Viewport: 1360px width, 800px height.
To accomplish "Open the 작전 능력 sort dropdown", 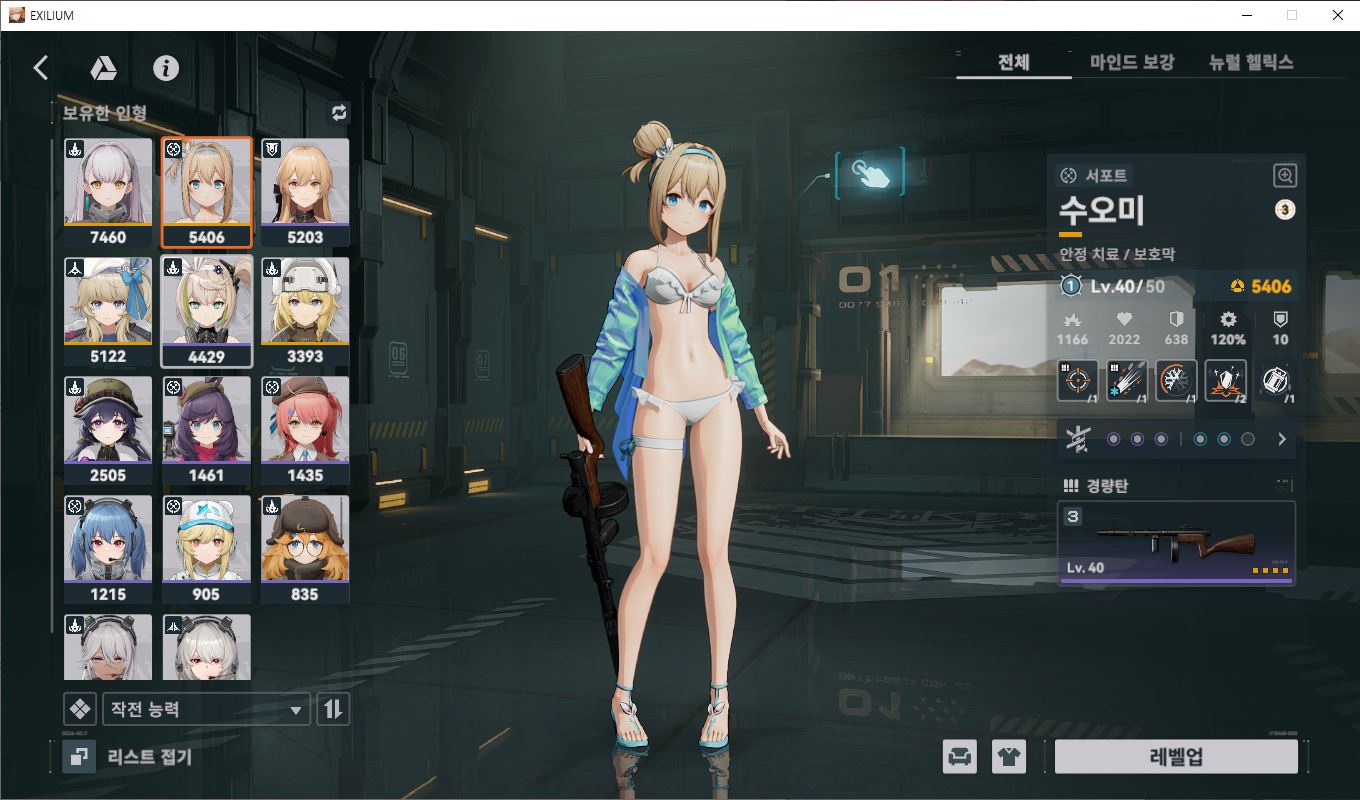I will pos(206,710).
